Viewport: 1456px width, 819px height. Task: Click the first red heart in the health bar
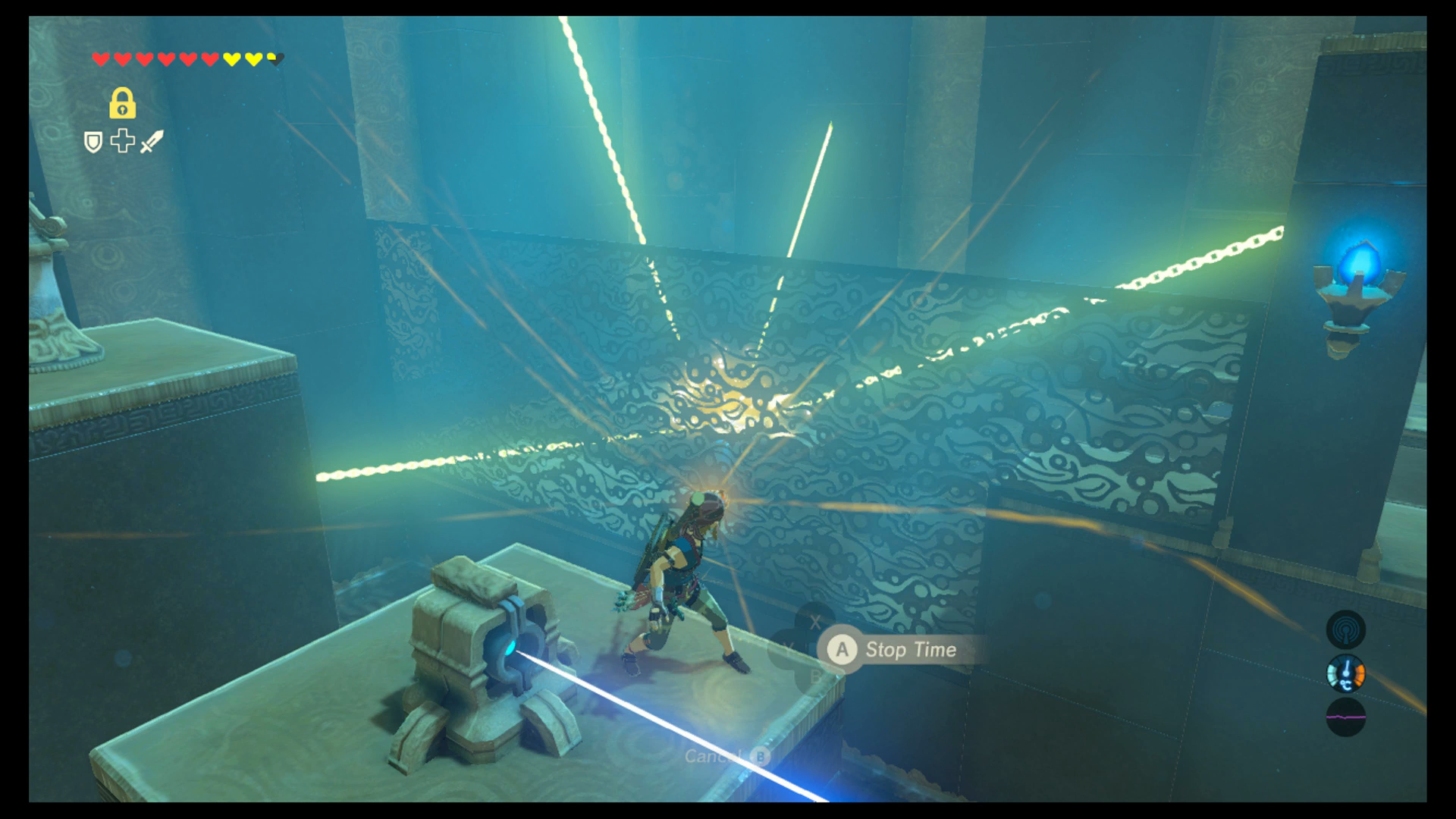click(101, 58)
